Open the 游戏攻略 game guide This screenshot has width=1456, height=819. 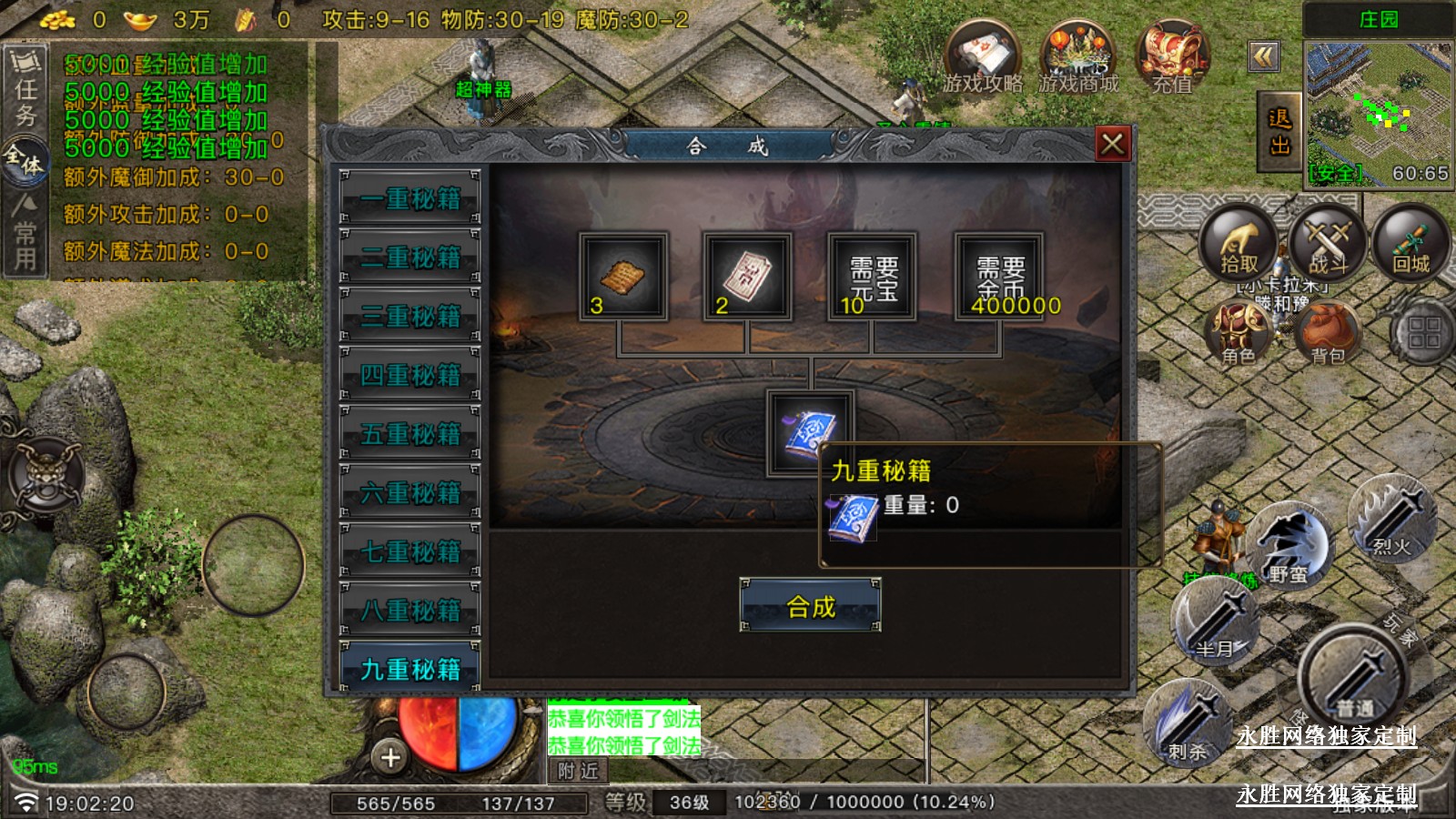(x=983, y=59)
